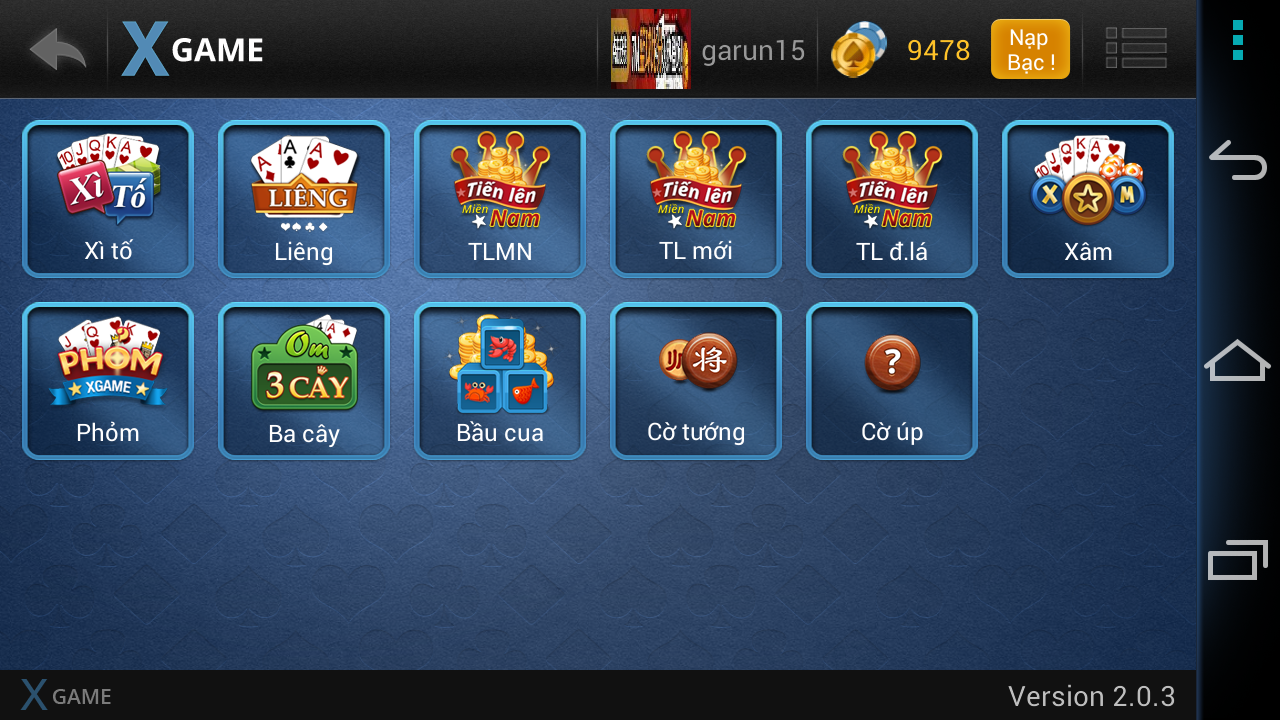Open the Xì tố game

(x=107, y=198)
